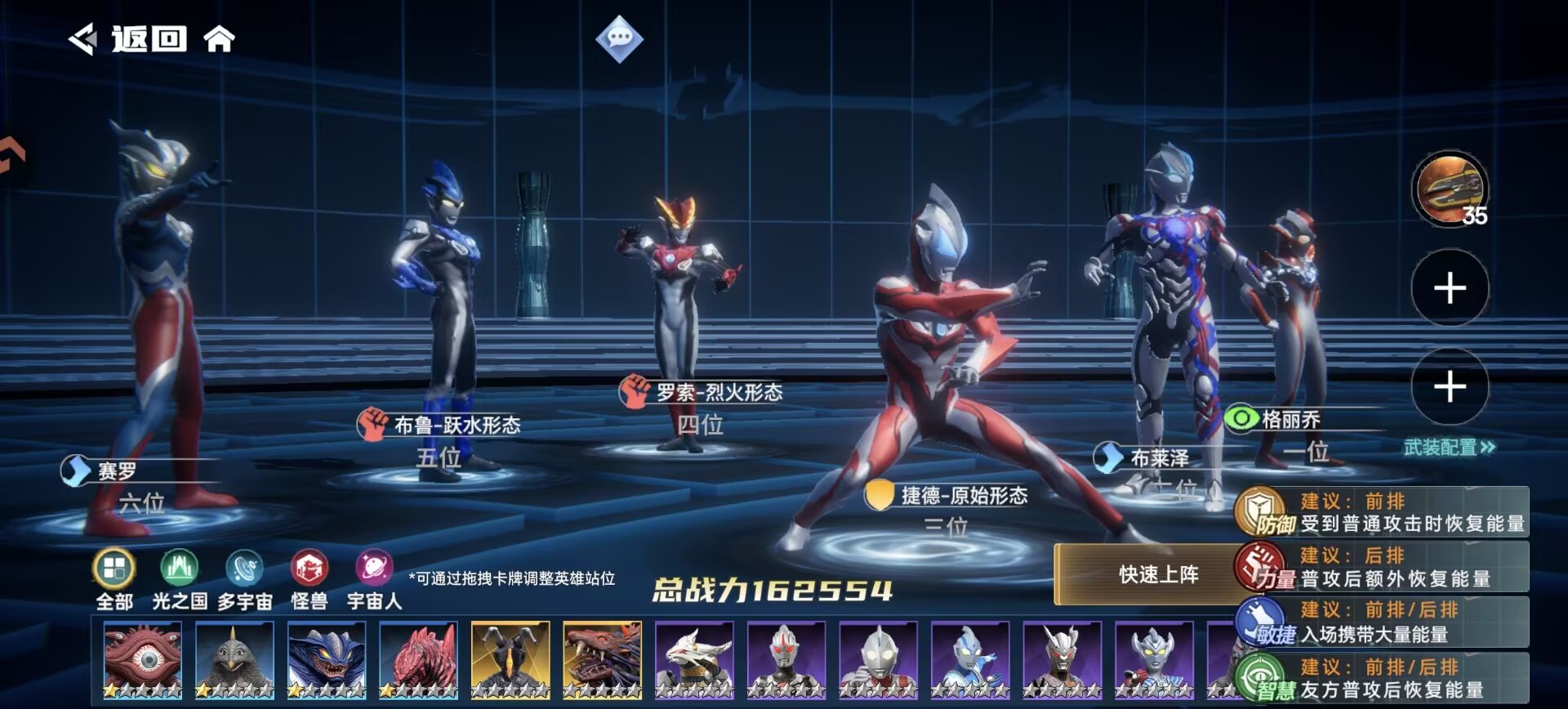This screenshot has height=709, width=1568.
Task: Go back with the 返回 button
Action: pos(129,38)
